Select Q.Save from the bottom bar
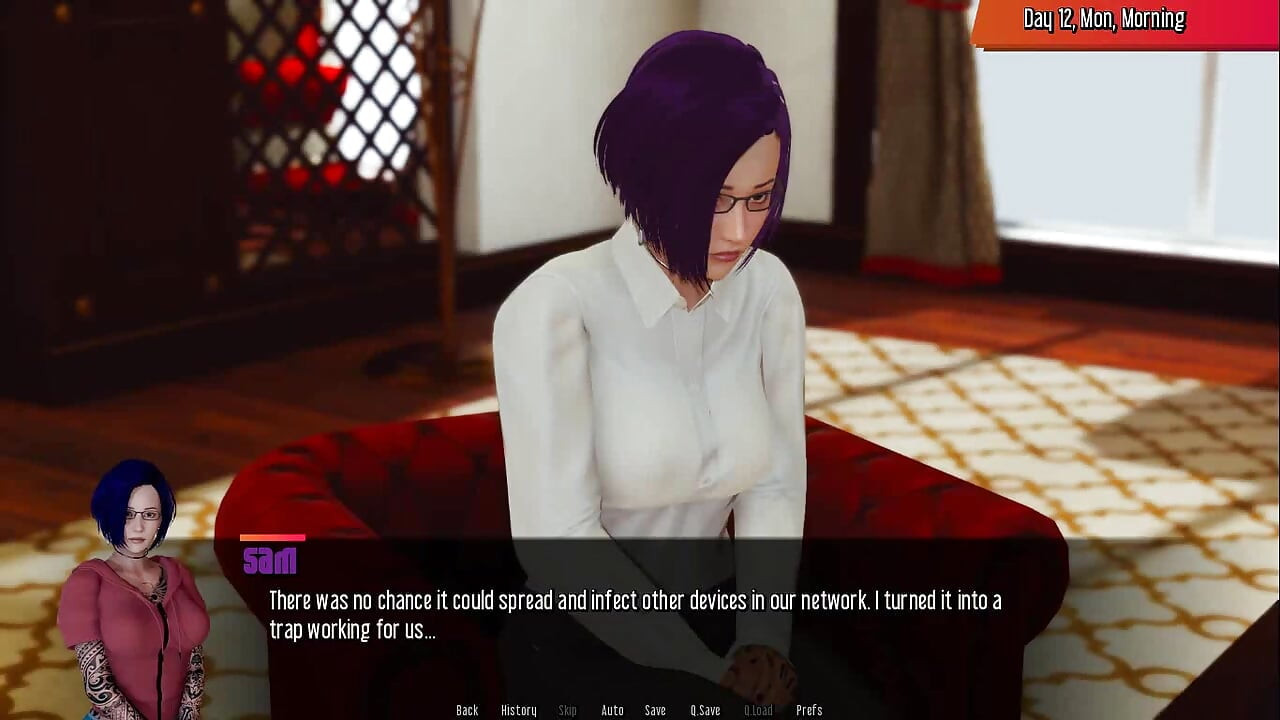Screen dimensions: 1280x720 pyautogui.click(x=704, y=709)
